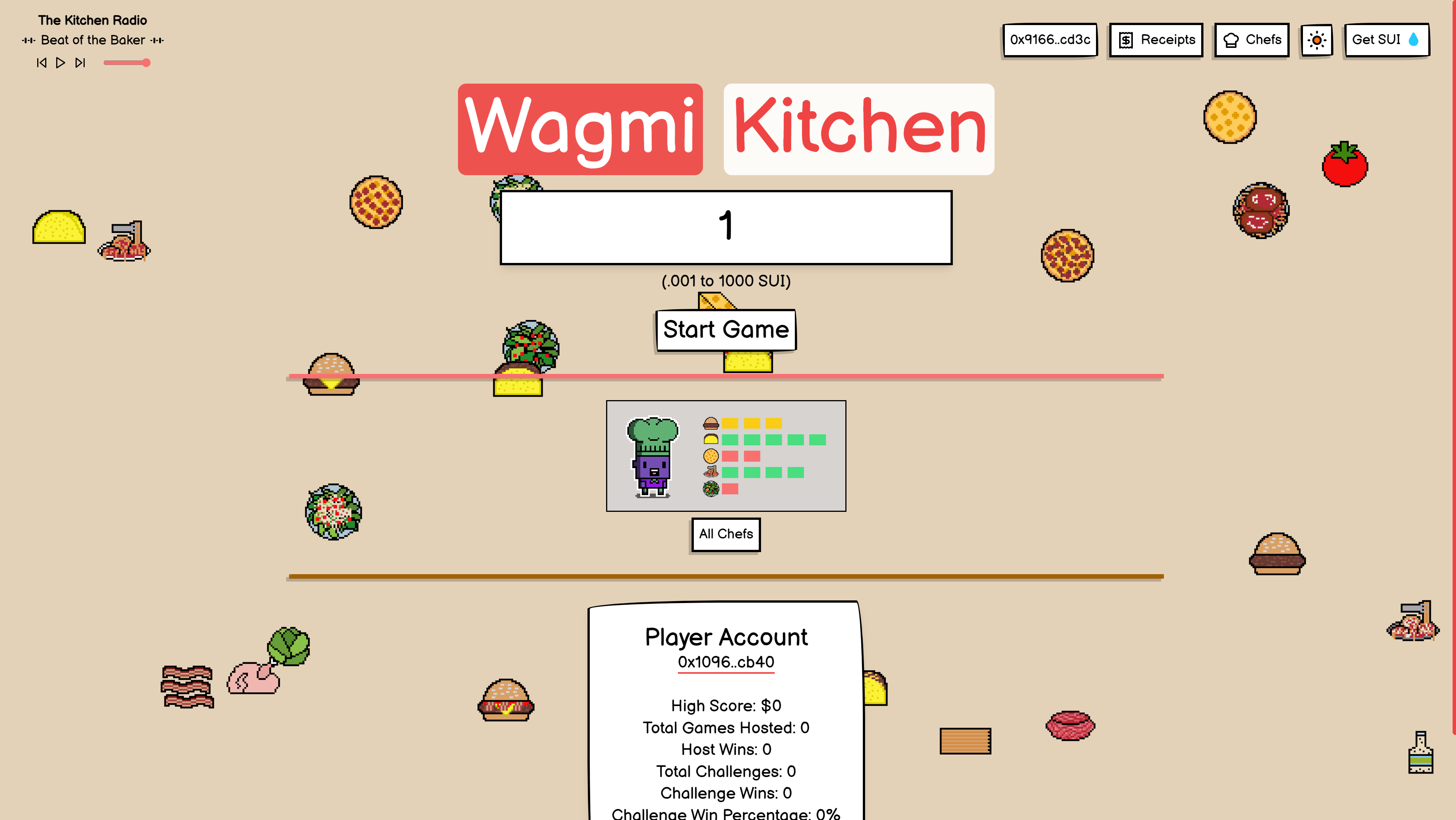The image size is (1456, 820).
Task: Open the All Chefs view
Action: [725, 534]
